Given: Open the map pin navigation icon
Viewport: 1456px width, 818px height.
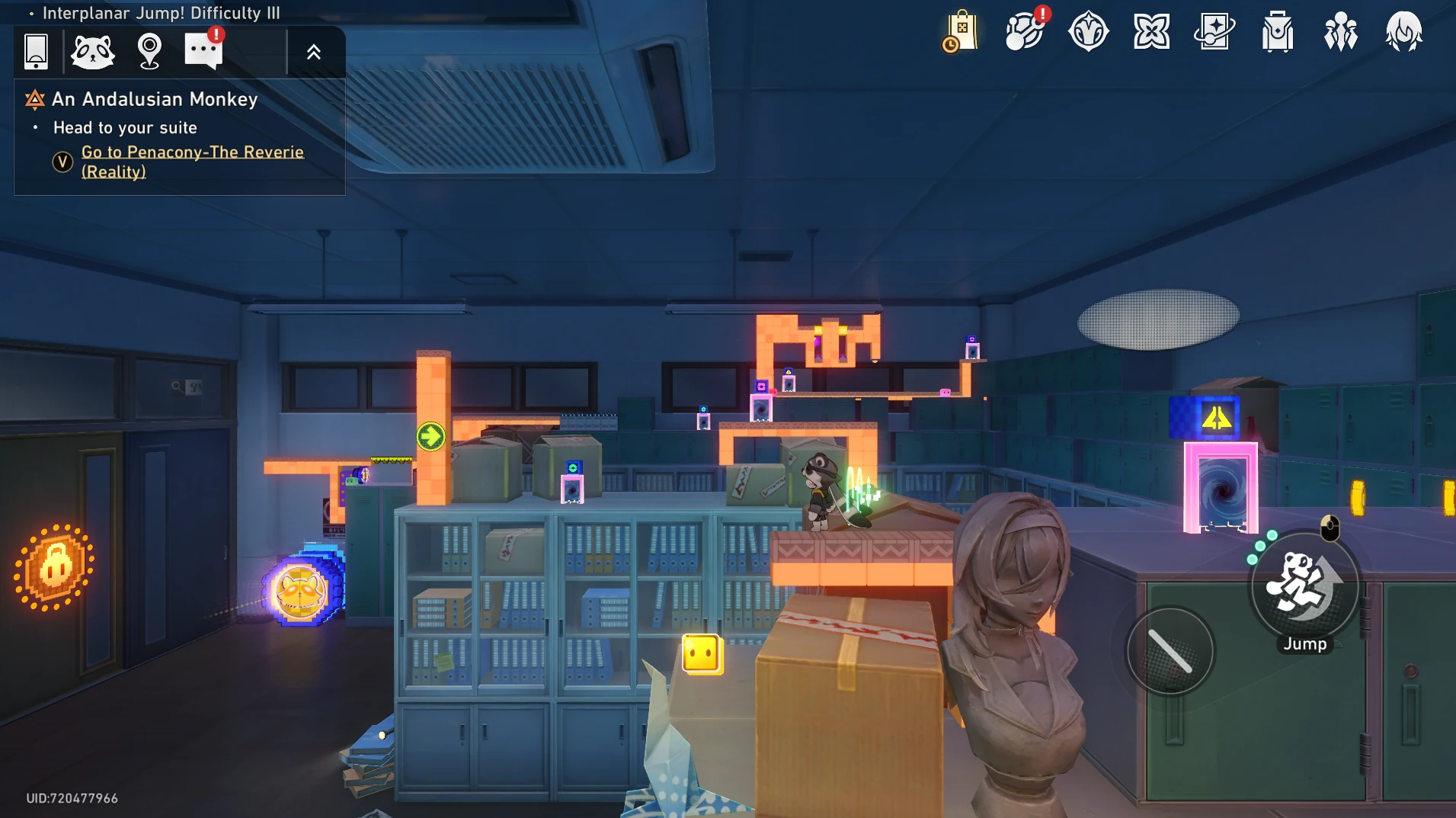Looking at the screenshot, I should (x=149, y=51).
